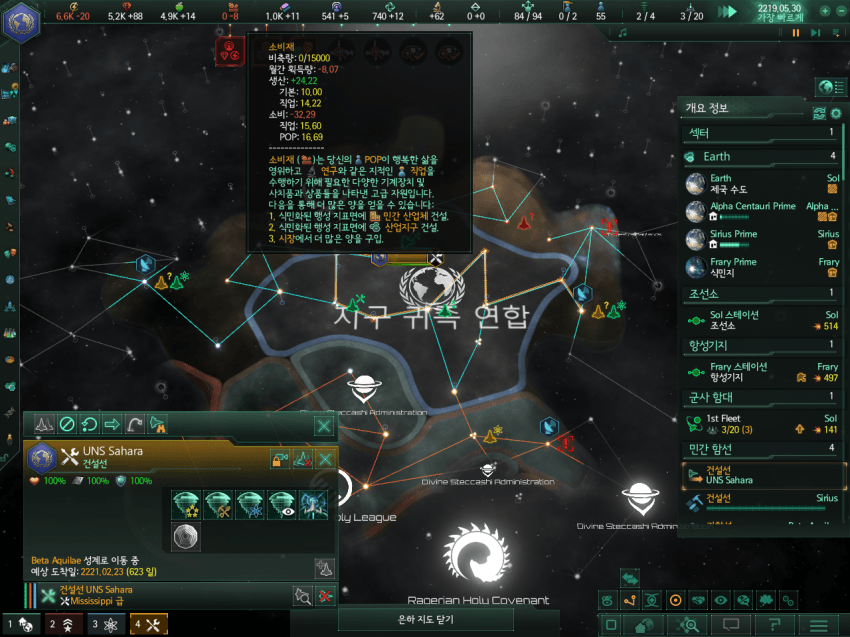Pause the game with the pause button
This screenshot has height=637, width=850.
coord(797,33)
